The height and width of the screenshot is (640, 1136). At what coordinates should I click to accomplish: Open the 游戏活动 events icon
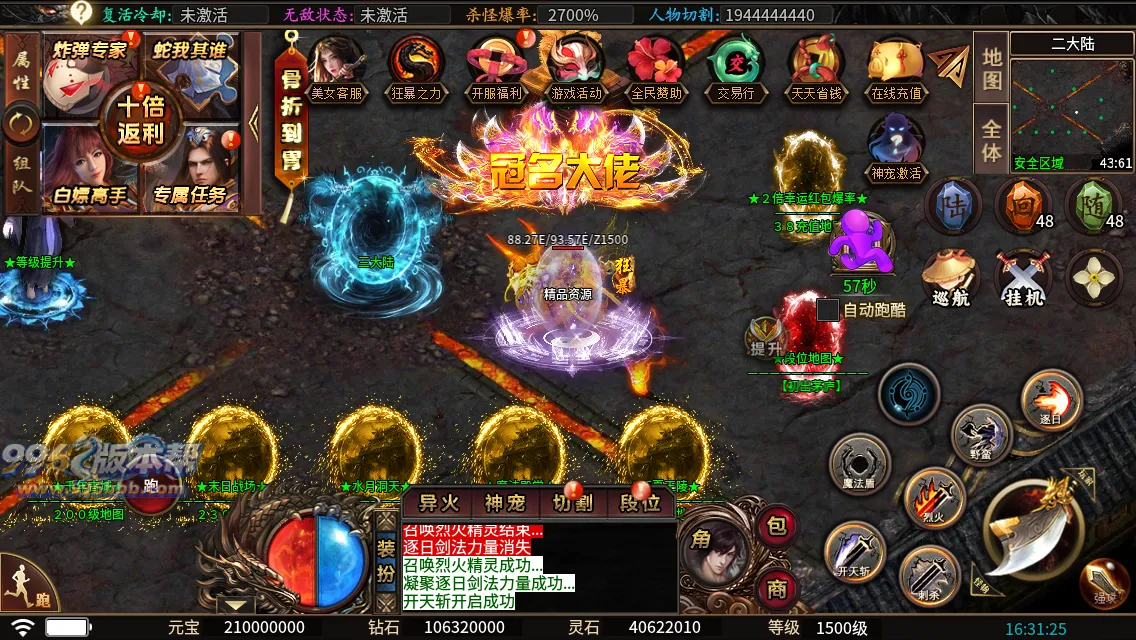coord(576,66)
